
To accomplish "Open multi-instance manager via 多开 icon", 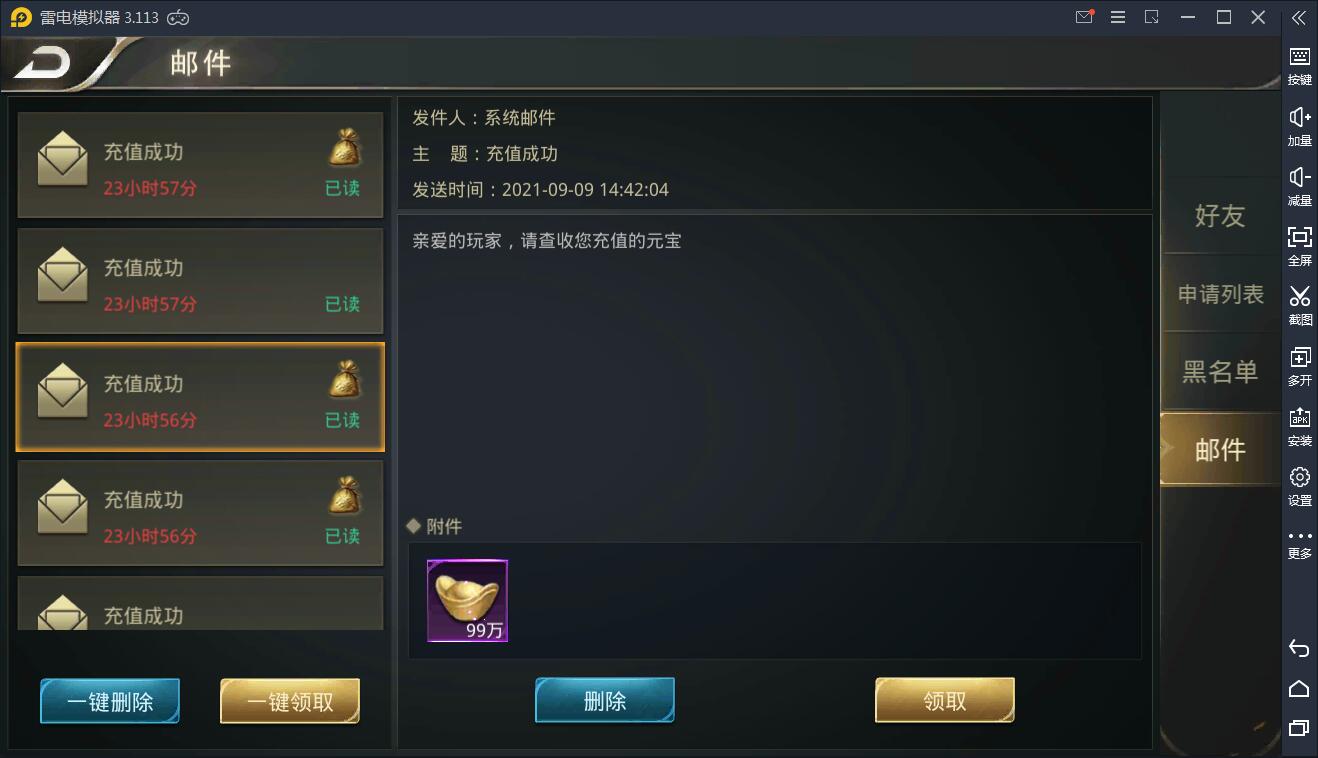I will pyautogui.click(x=1298, y=365).
